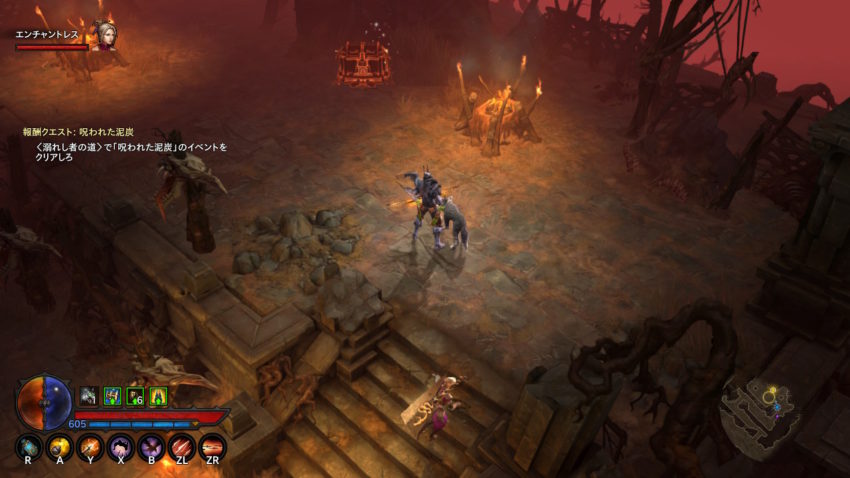Activate the rapid-fire arrow skill
The width and height of the screenshot is (850, 478).
pyautogui.click(x=212, y=447)
